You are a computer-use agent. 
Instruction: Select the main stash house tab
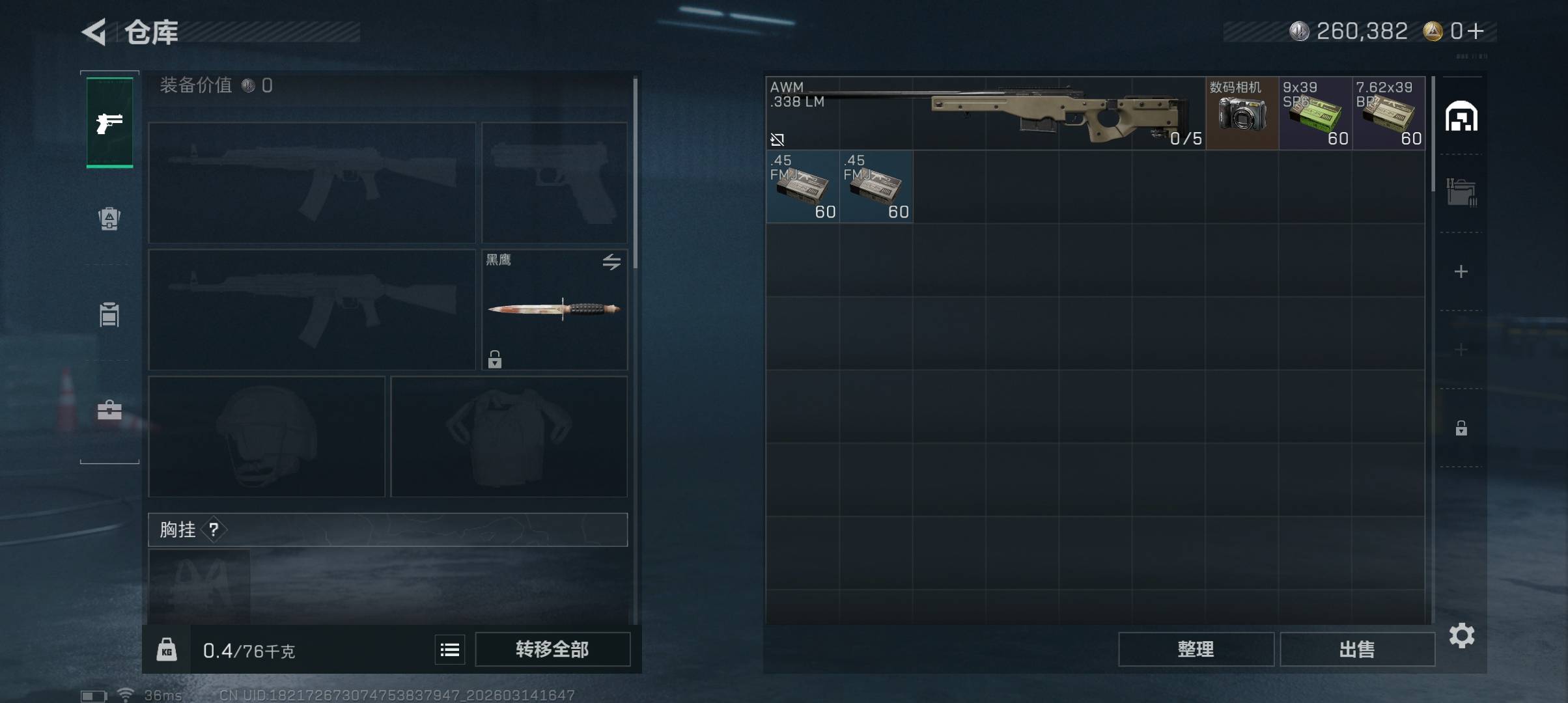coord(1461,117)
